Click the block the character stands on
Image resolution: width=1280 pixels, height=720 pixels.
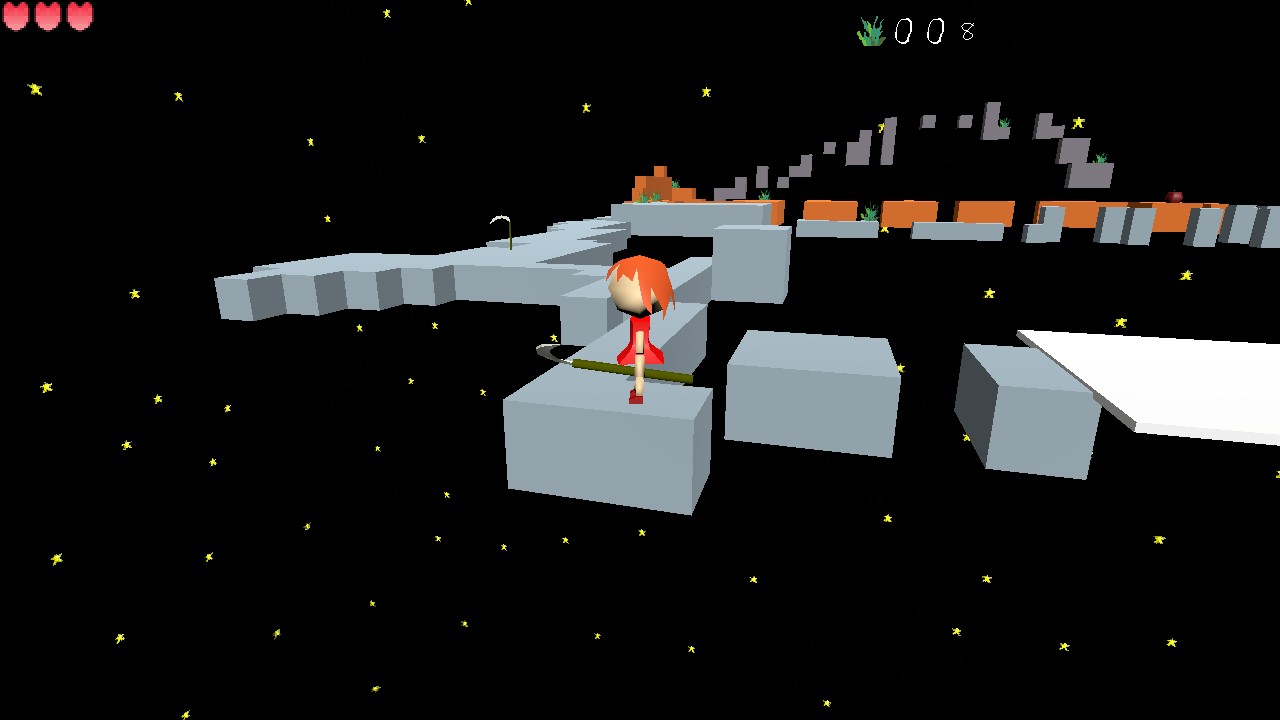(605, 450)
